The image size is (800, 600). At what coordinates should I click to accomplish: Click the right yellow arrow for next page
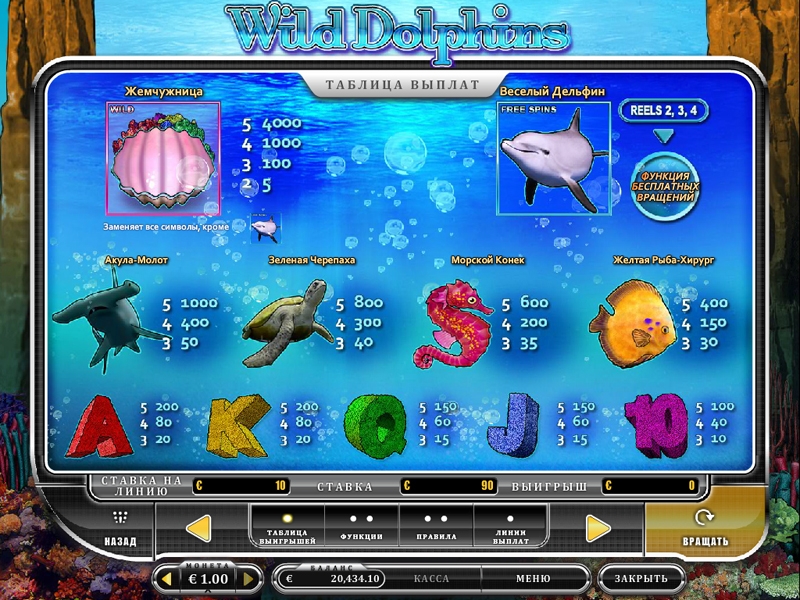pos(598,528)
